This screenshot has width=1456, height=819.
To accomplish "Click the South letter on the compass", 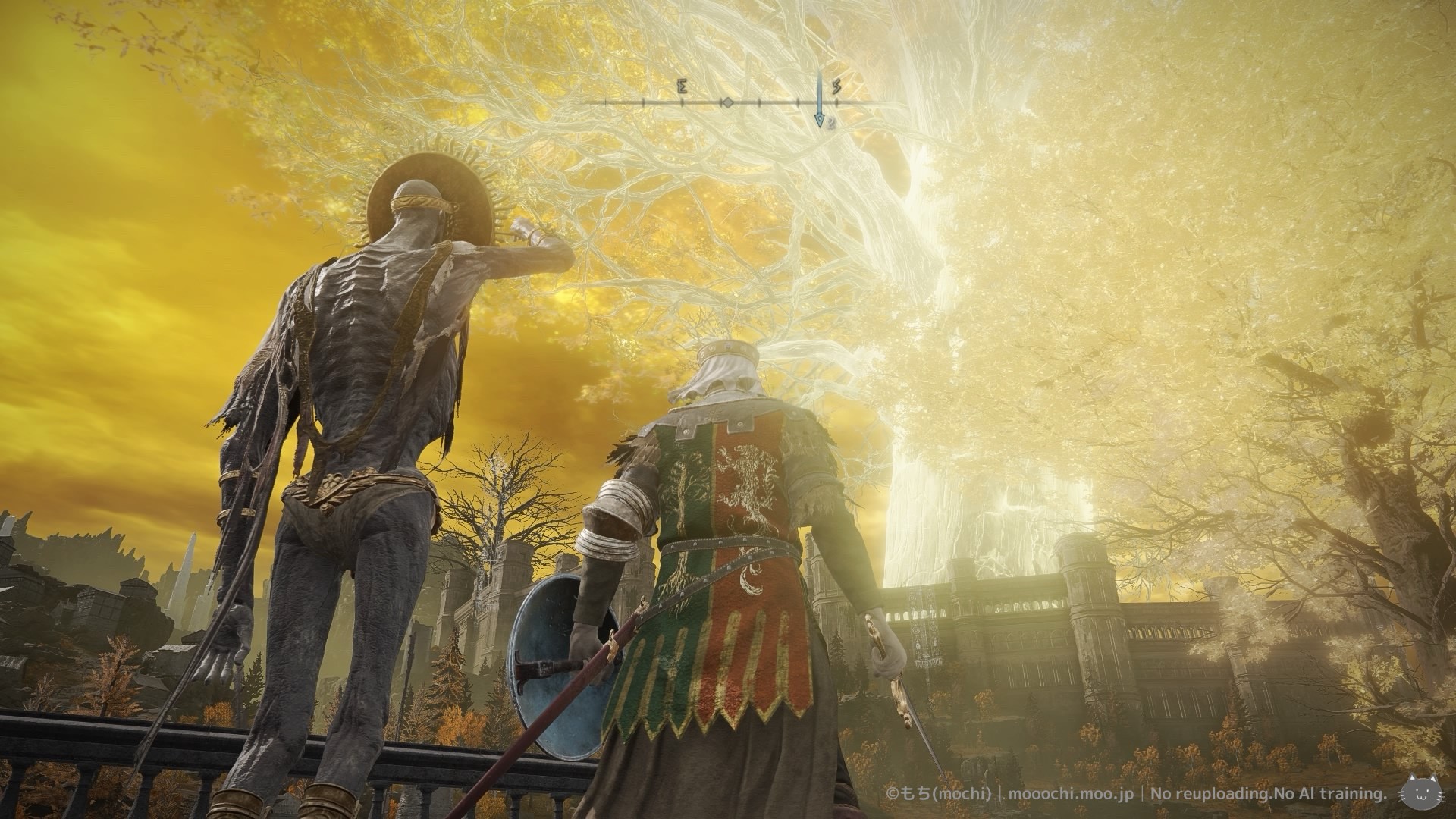I will point(836,87).
